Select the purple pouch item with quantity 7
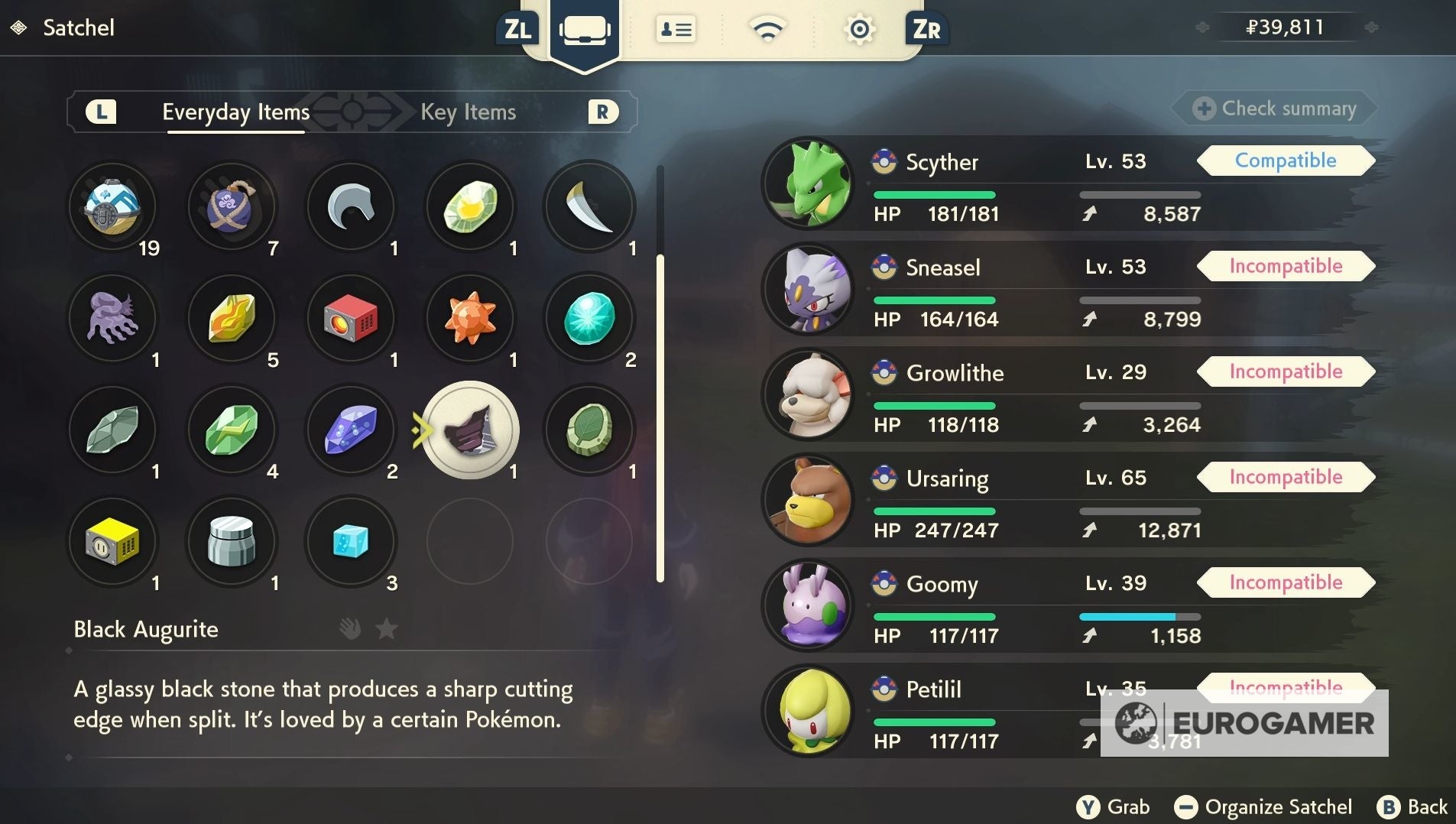The width and height of the screenshot is (1456, 824). [232, 206]
